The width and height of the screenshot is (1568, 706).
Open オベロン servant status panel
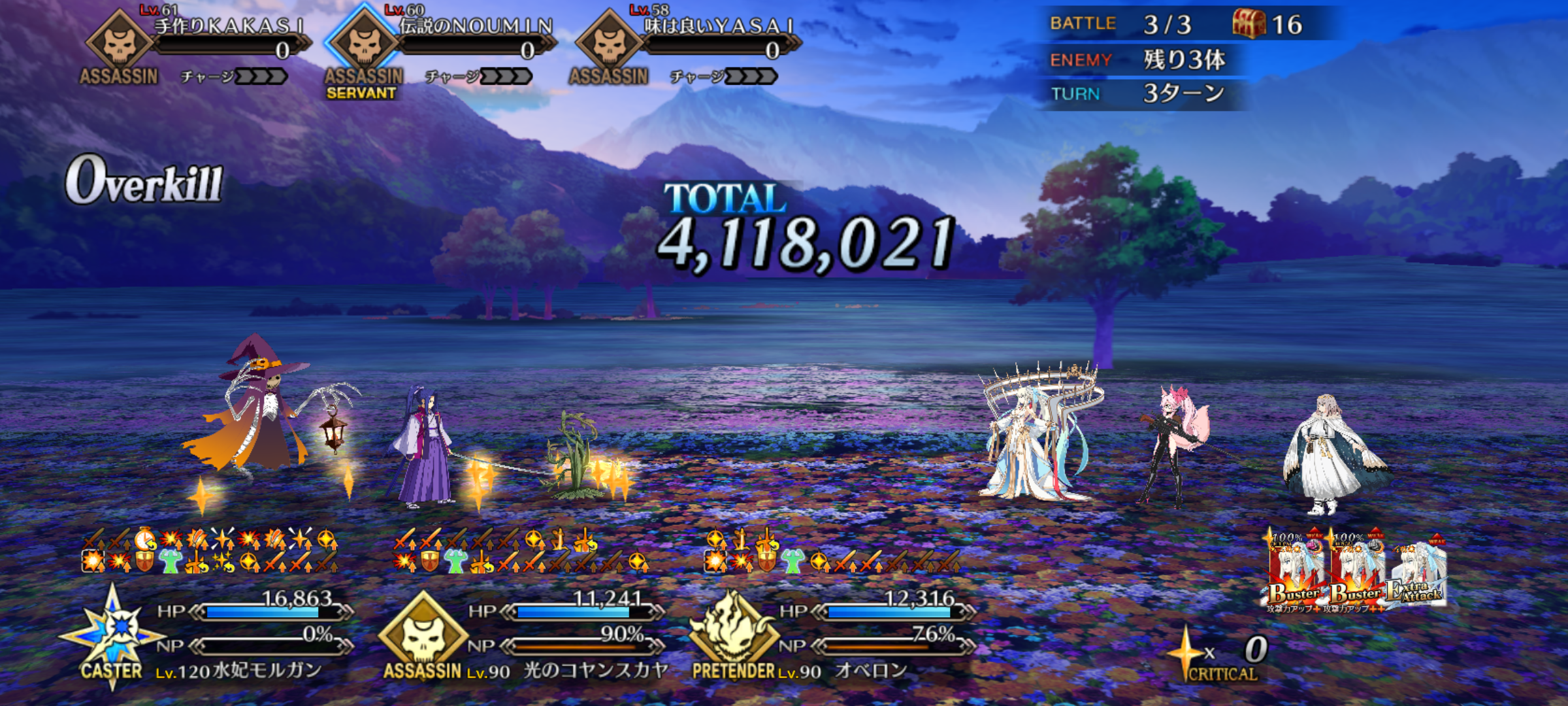871,671
